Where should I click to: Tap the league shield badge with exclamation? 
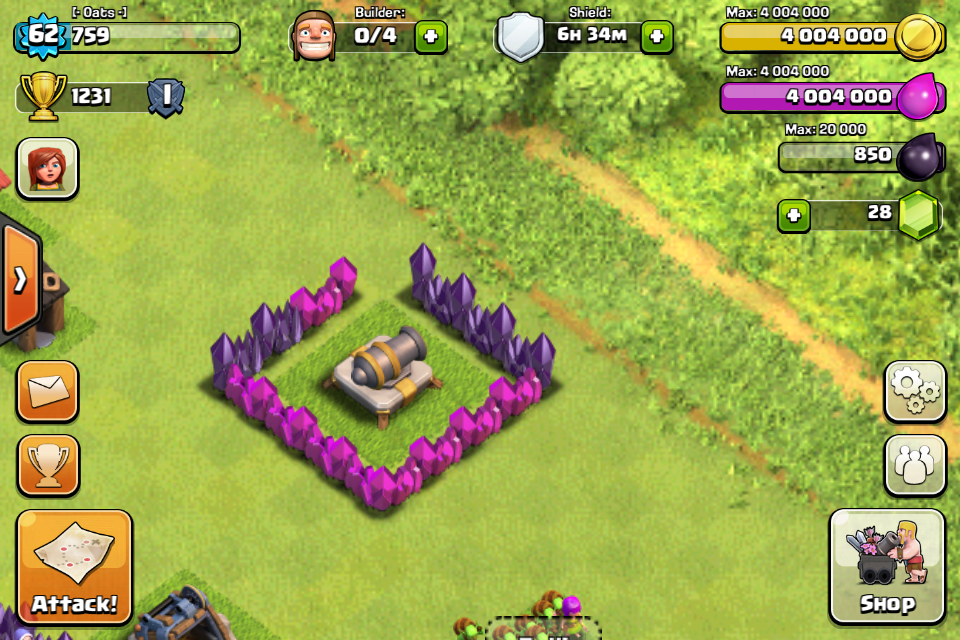point(165,97)
